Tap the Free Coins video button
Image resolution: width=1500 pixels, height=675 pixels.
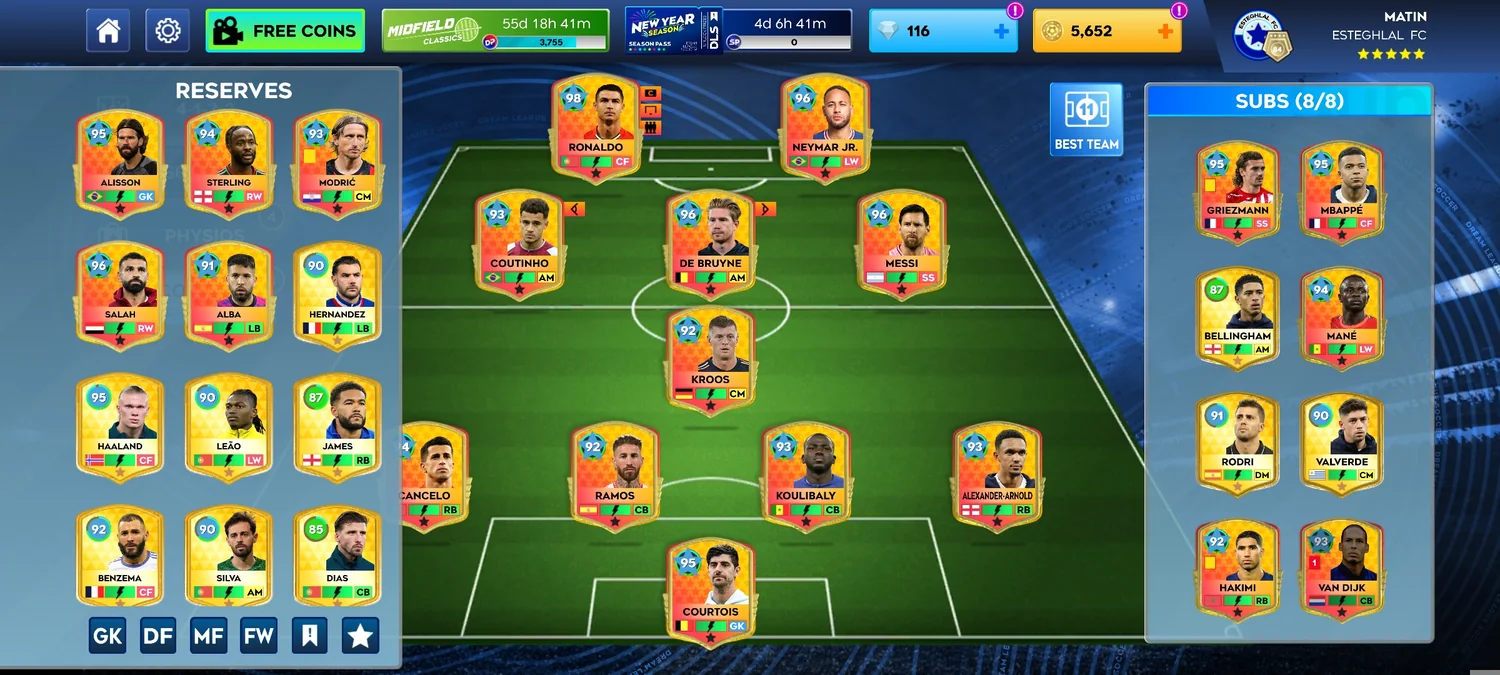(285, 31)
